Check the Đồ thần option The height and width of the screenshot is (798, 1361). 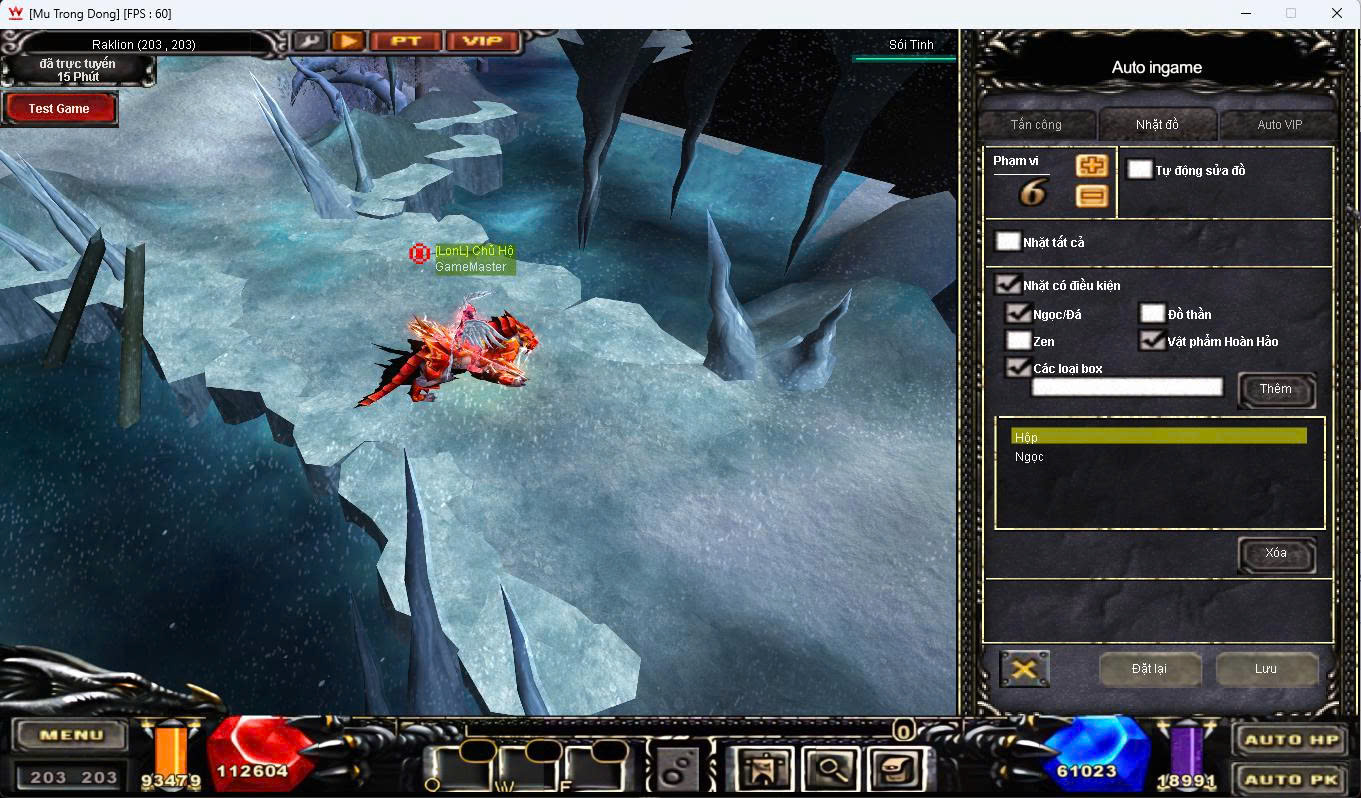(x=1153, y=314)
